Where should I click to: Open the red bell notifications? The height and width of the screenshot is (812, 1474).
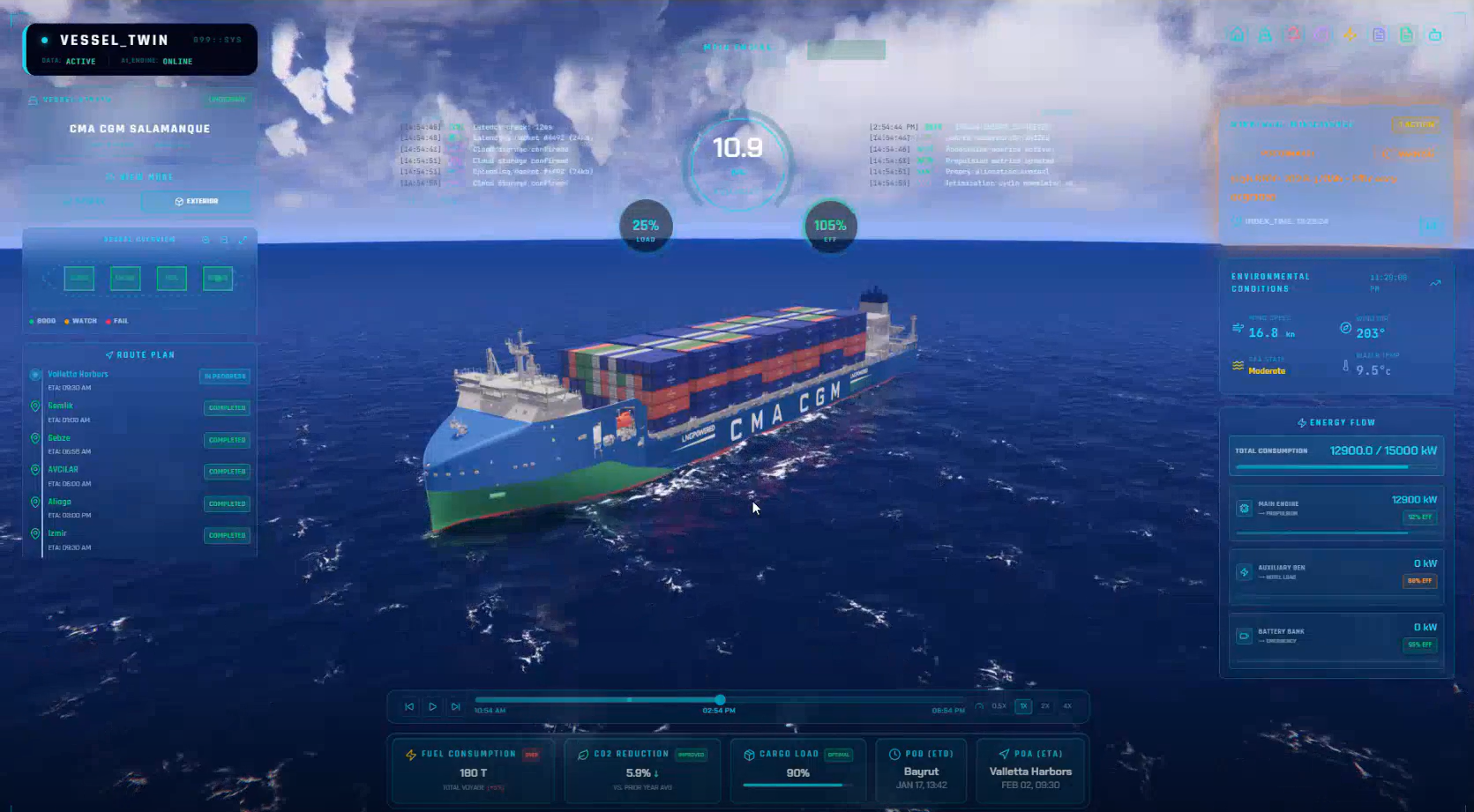pyautogui.click(x=1293, y=35)
